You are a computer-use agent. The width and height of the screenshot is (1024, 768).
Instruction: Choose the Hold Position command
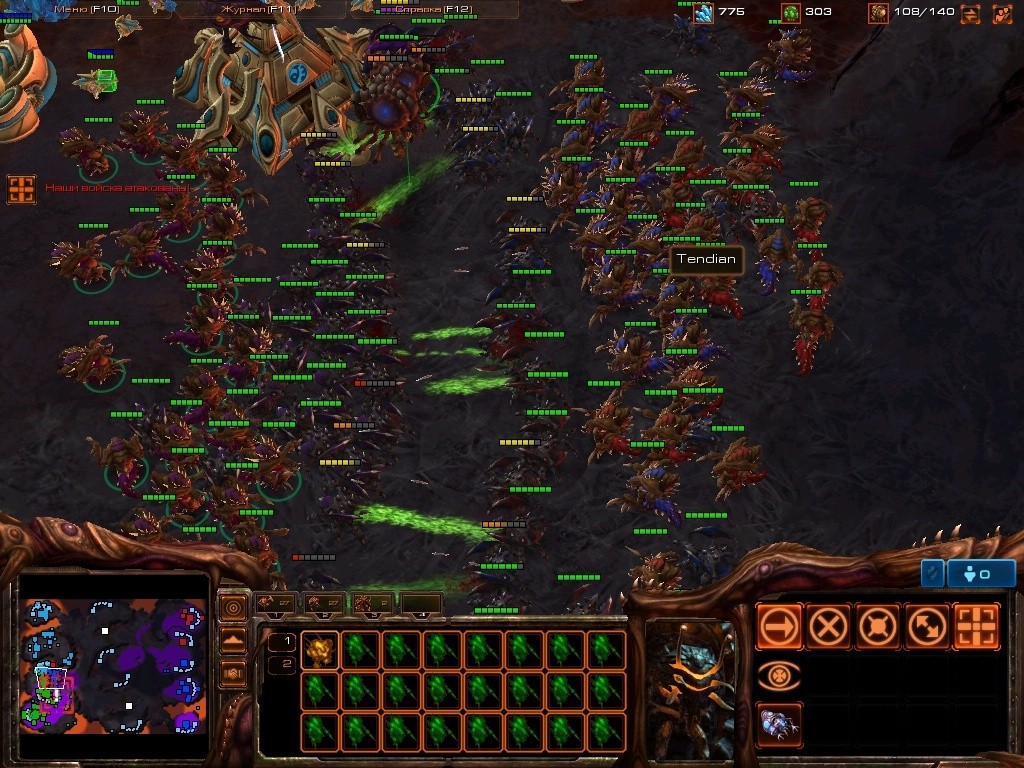[877, 627]
